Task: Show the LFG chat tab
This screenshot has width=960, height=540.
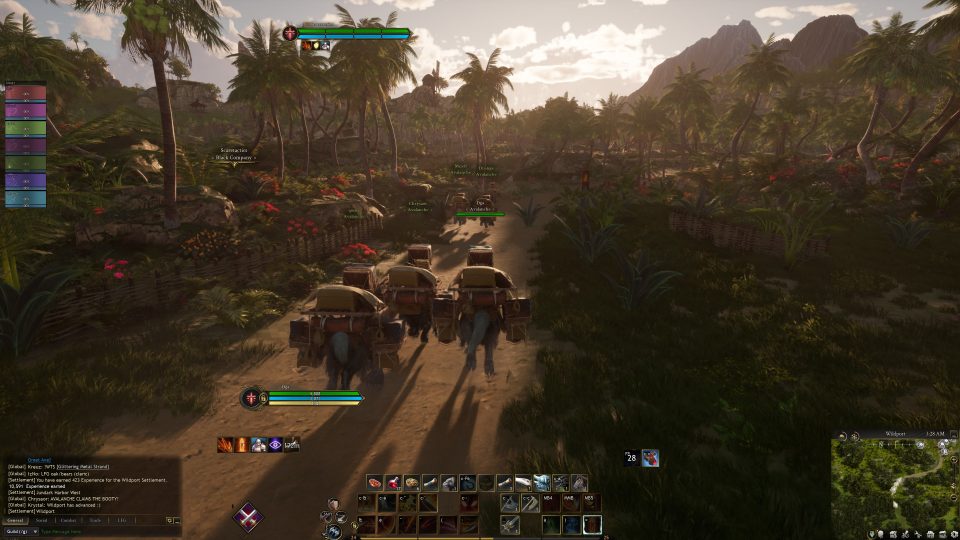Action: [x=121, y=520]
